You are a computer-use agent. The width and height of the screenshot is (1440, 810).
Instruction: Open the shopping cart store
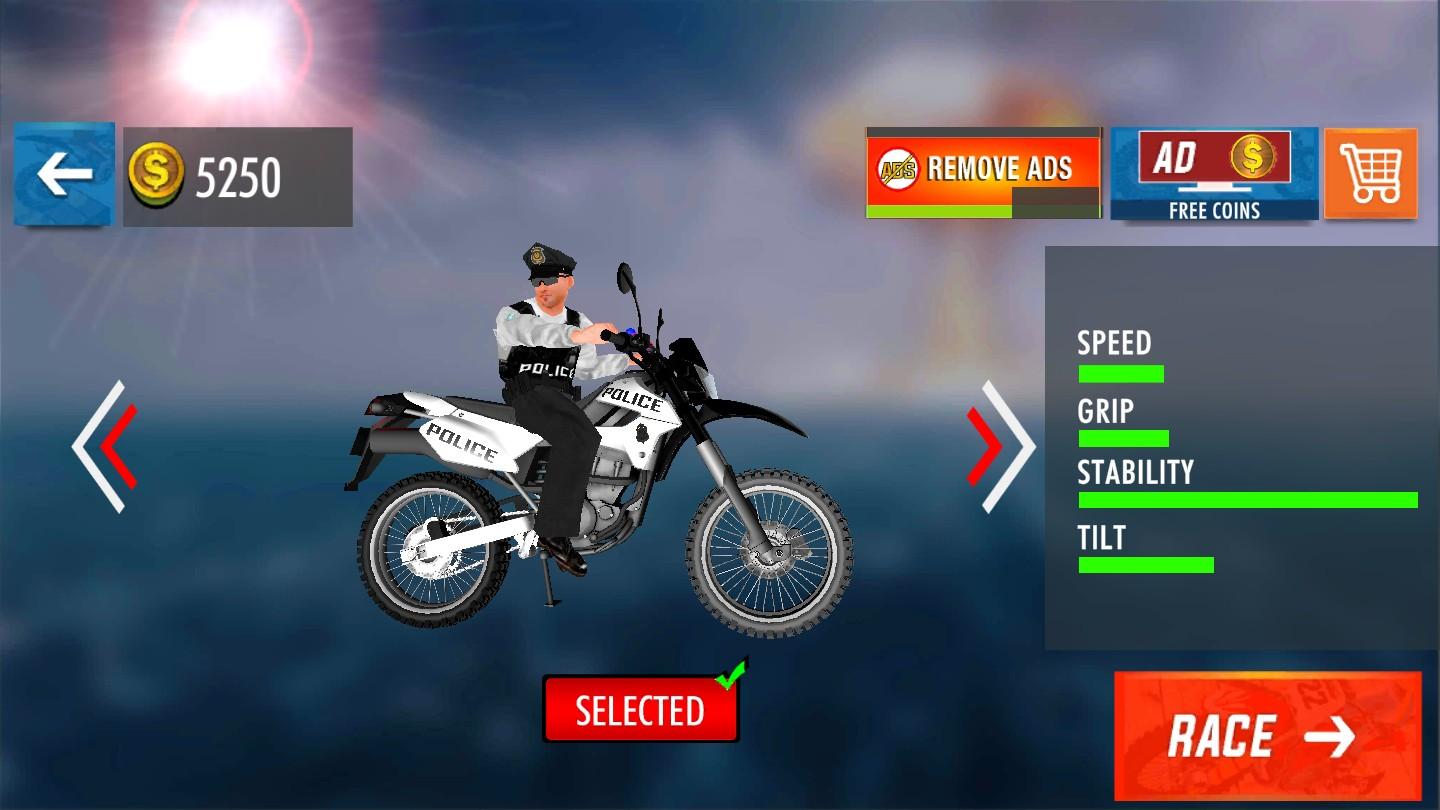click(1371, 174)
